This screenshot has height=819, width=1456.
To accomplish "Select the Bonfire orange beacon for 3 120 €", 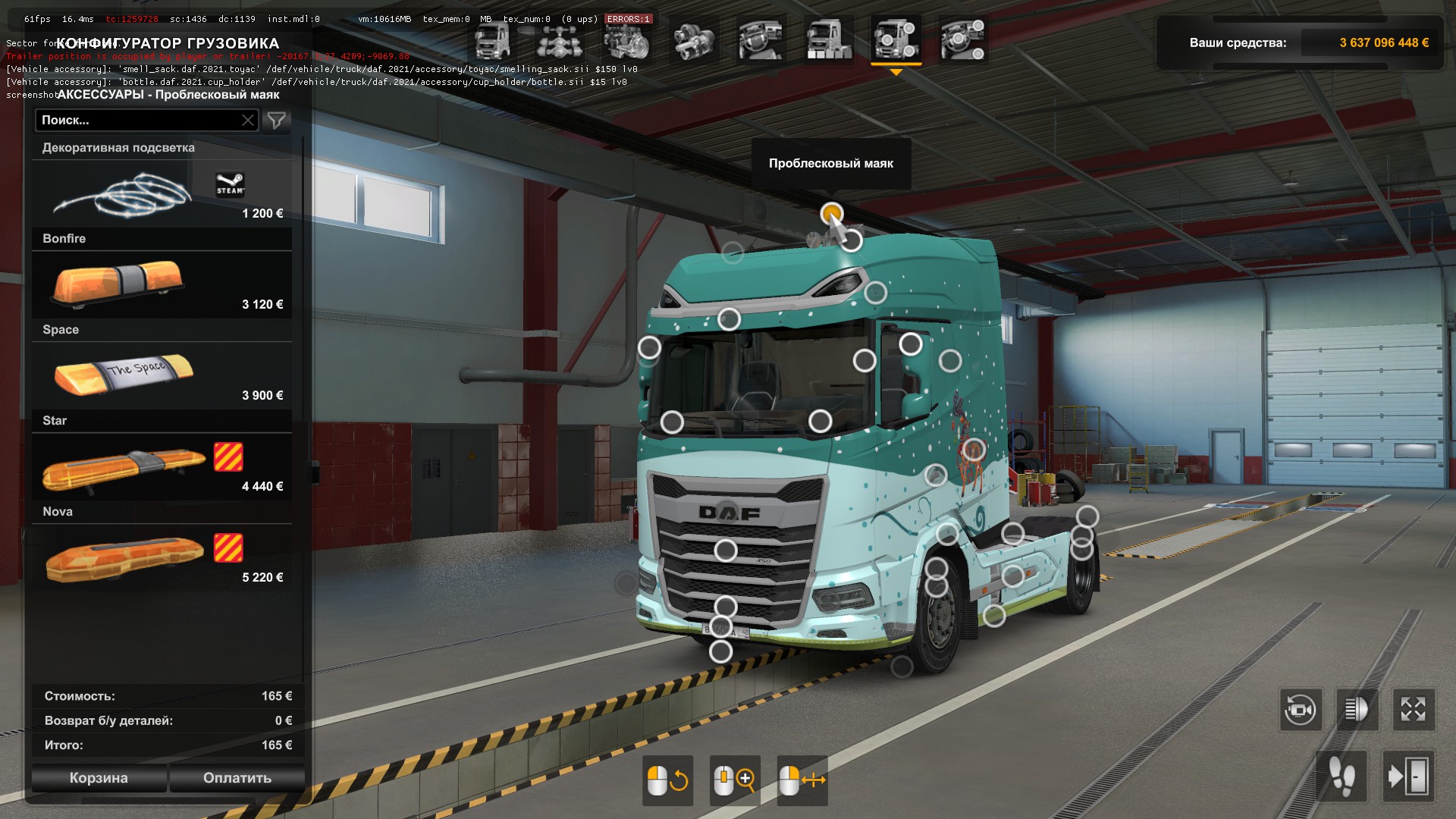I will (x=162, y=285).
